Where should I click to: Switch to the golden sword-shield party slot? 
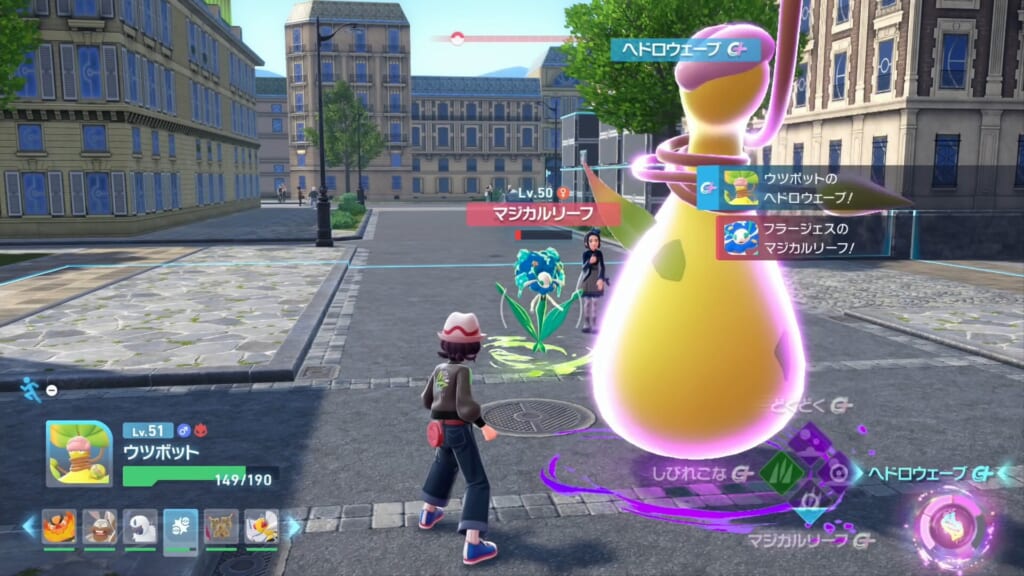pyautogui.click(x=221, y=526)
